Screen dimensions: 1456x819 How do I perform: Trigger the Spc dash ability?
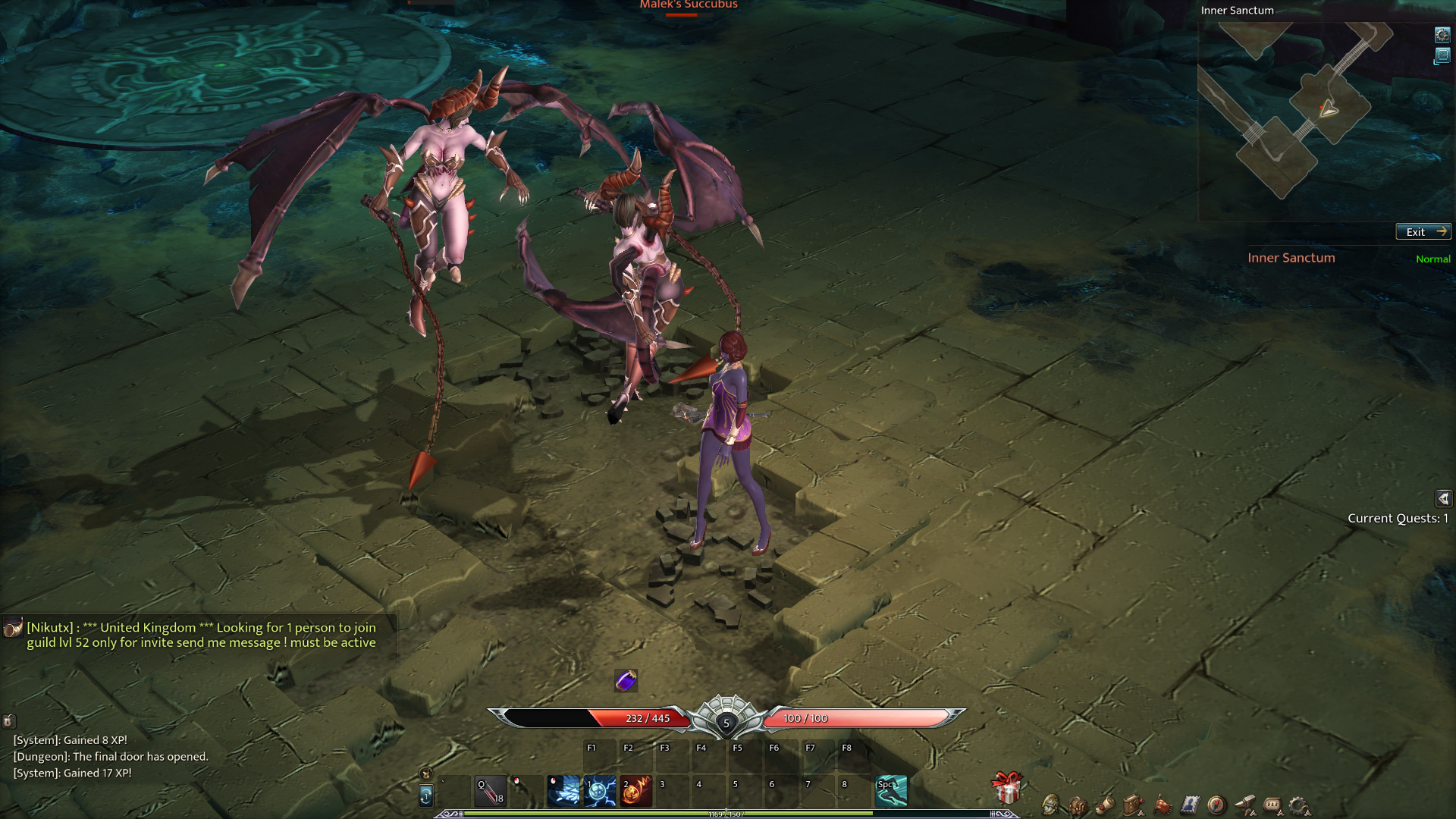891,791
